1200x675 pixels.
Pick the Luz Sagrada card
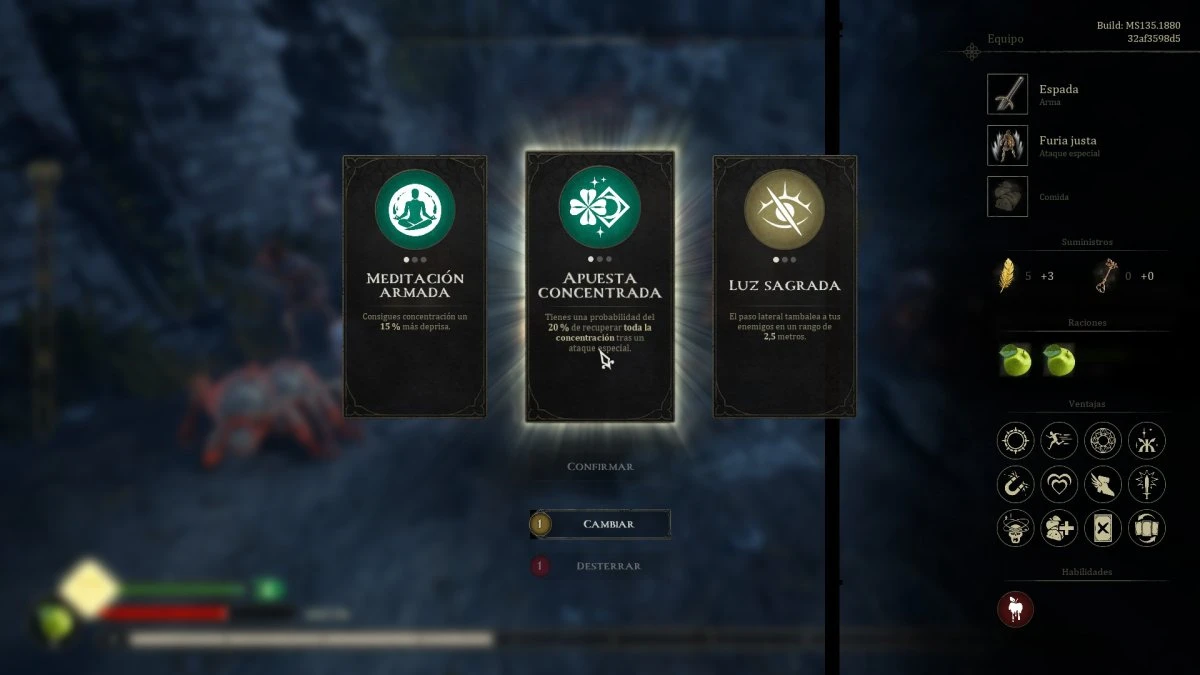785,286
